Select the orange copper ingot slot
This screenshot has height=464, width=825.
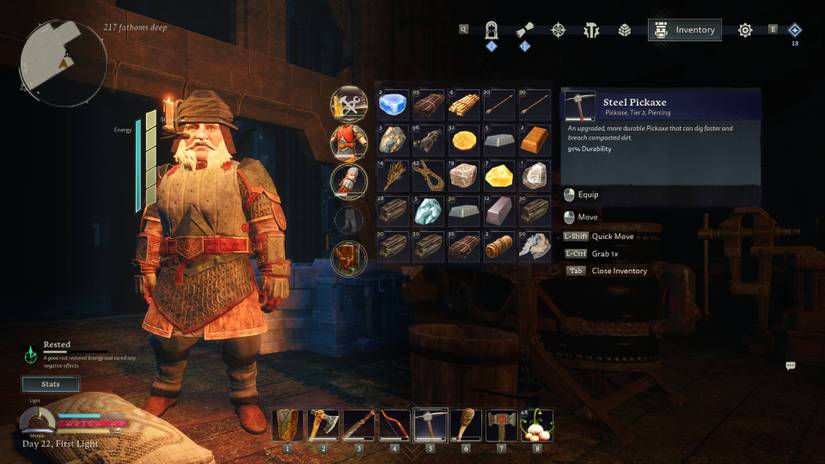click(535, 140)
